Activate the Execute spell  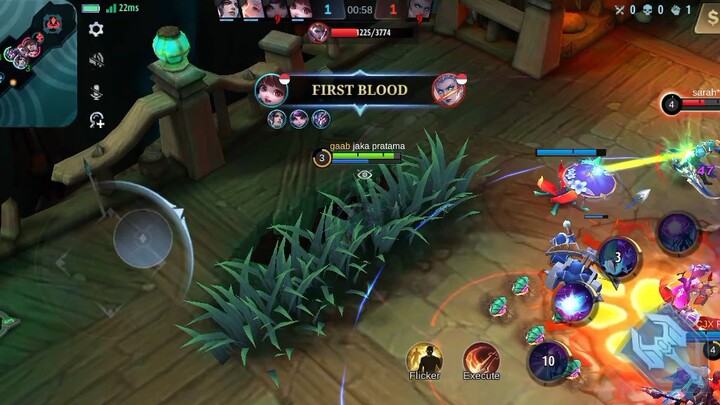click(481, 358)
